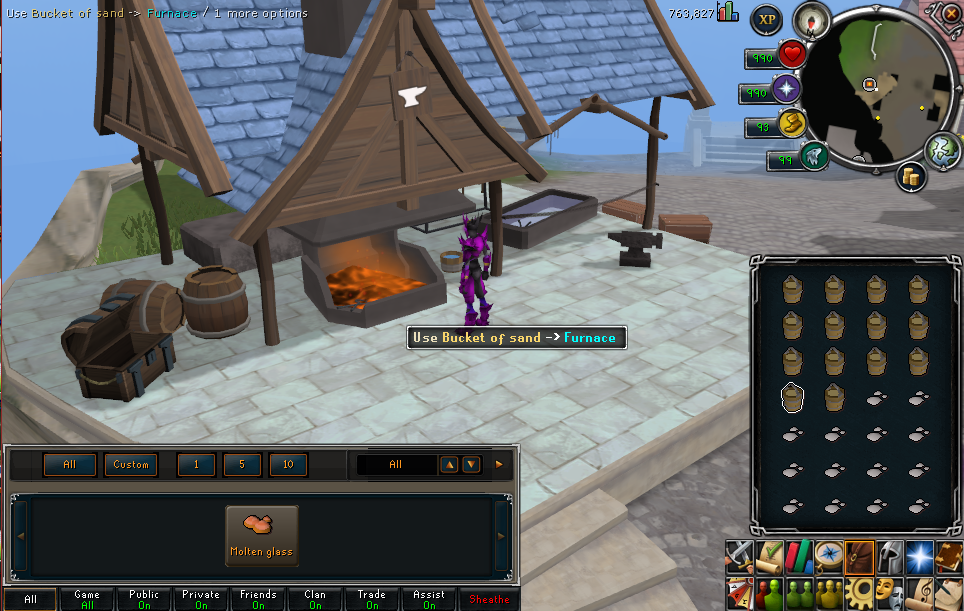Open the gold coins money pouch
This screenshot has width=964, height=611.
(911, 177)
